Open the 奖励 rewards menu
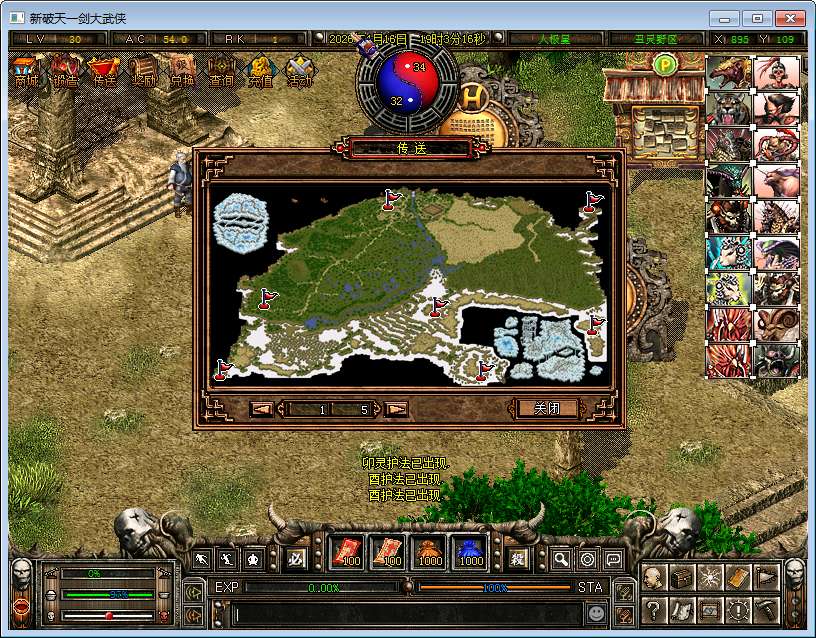This screenshot has height=638, width=816. point(143,73)
